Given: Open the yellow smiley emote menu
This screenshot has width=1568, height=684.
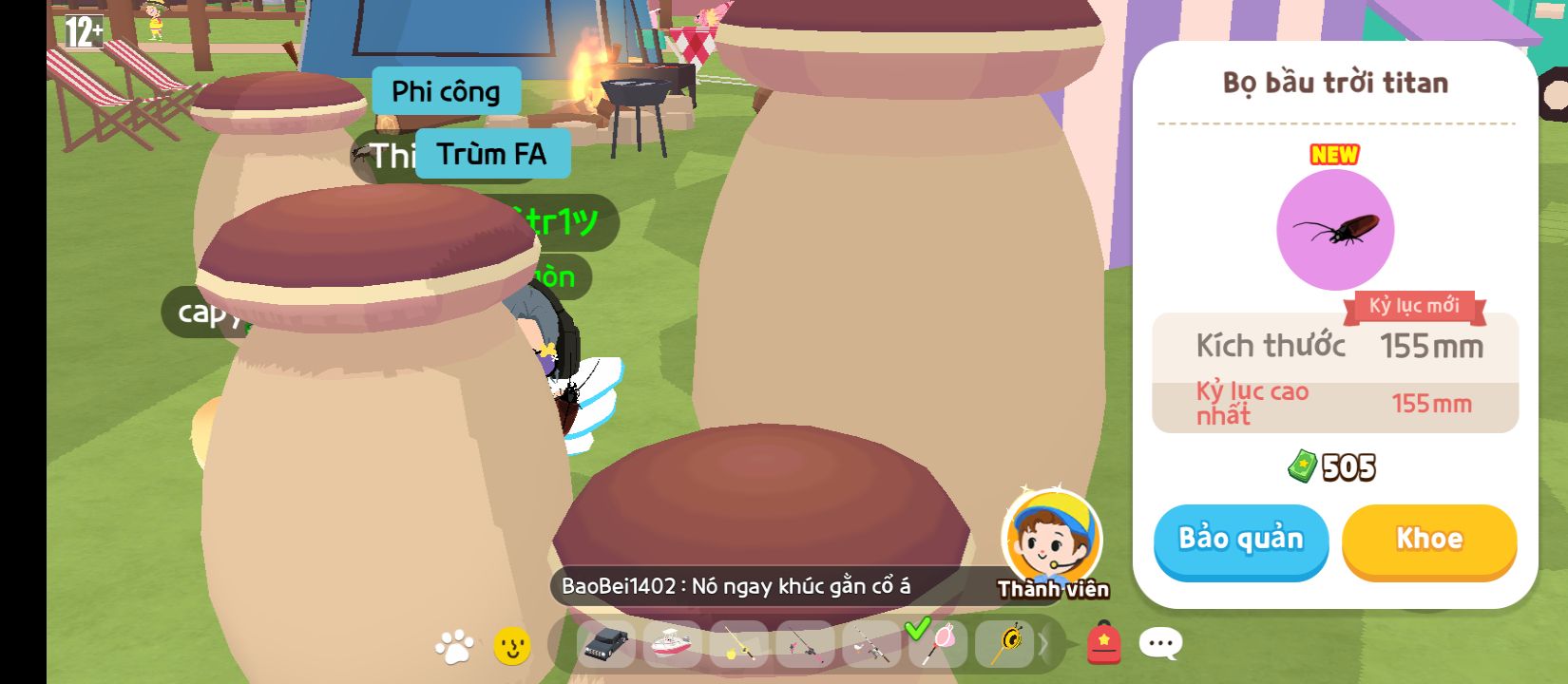Looking at the screenshot, I should point(512,646).
